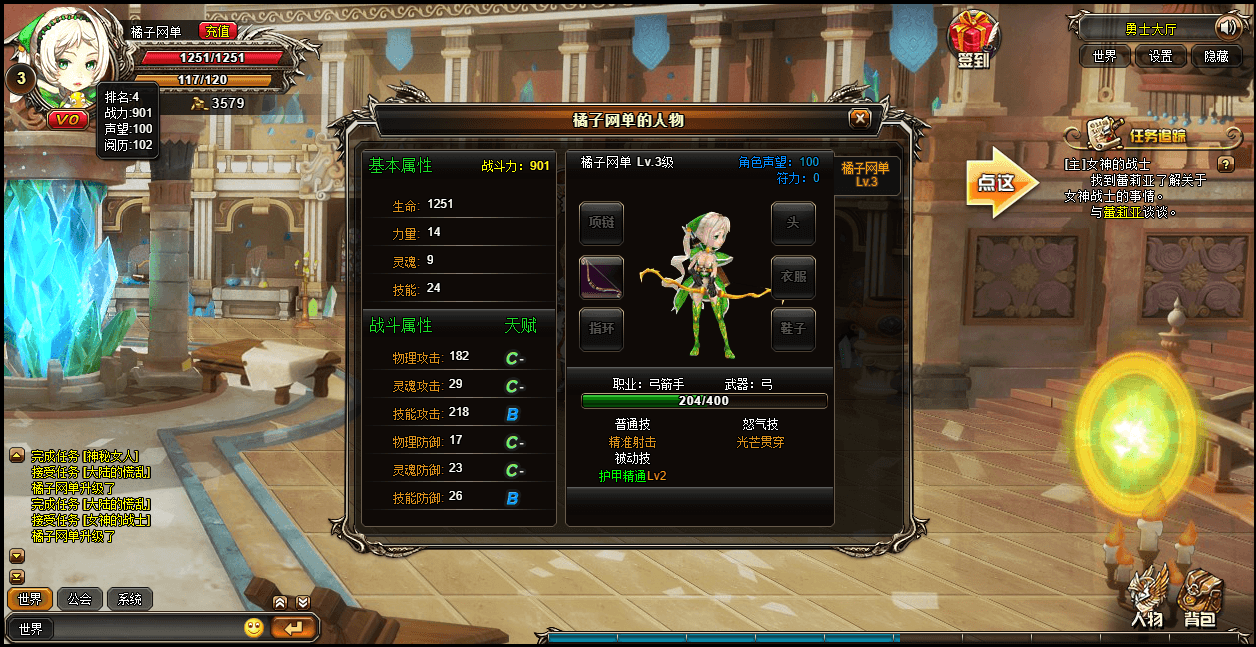1256x647 pixels.
Task: Select the 指环 ring equipment slot
Action: coord(601,329)
